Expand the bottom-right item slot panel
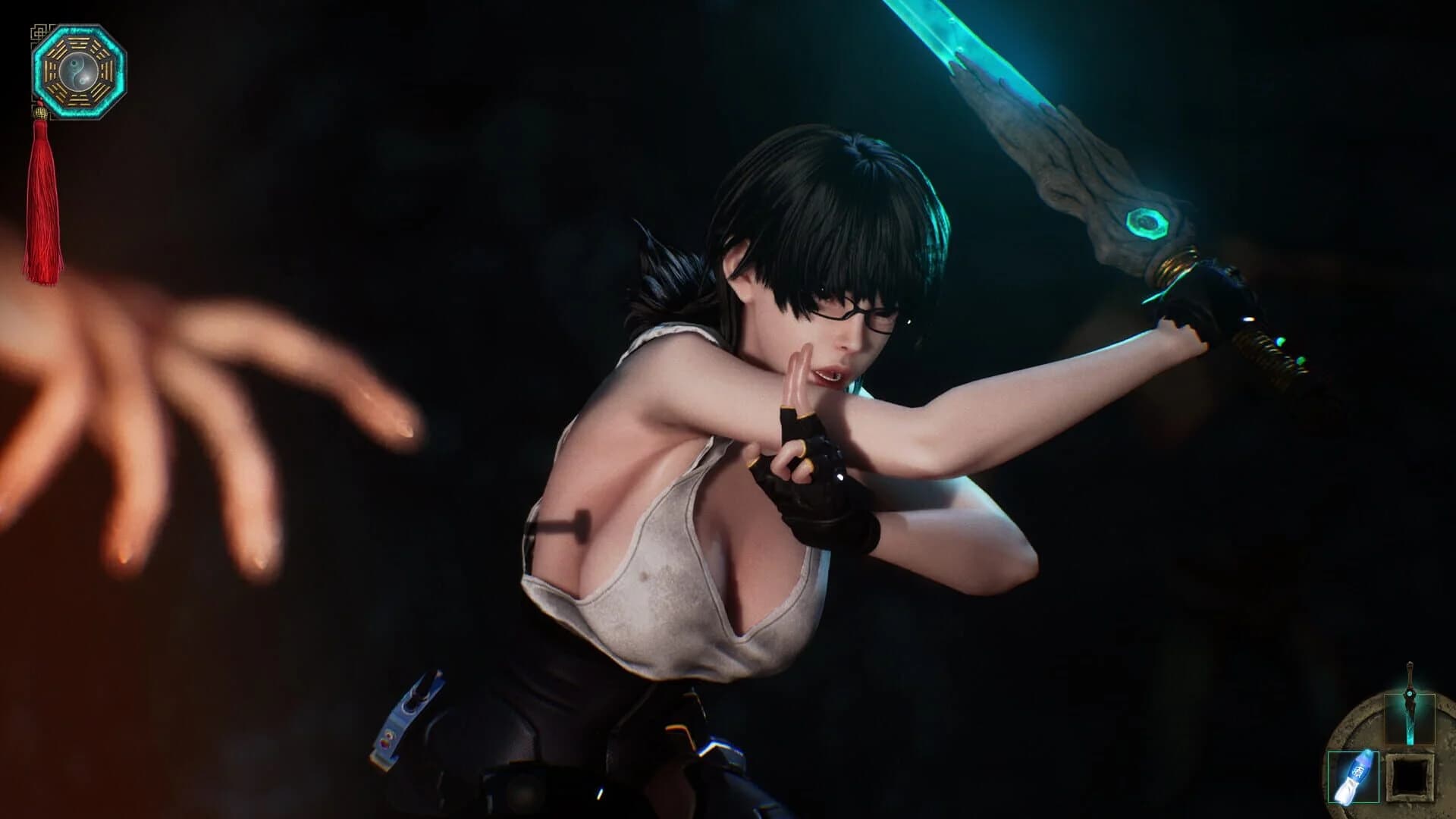Viewport: 1456px width, 819px height. coord(1409,777)
